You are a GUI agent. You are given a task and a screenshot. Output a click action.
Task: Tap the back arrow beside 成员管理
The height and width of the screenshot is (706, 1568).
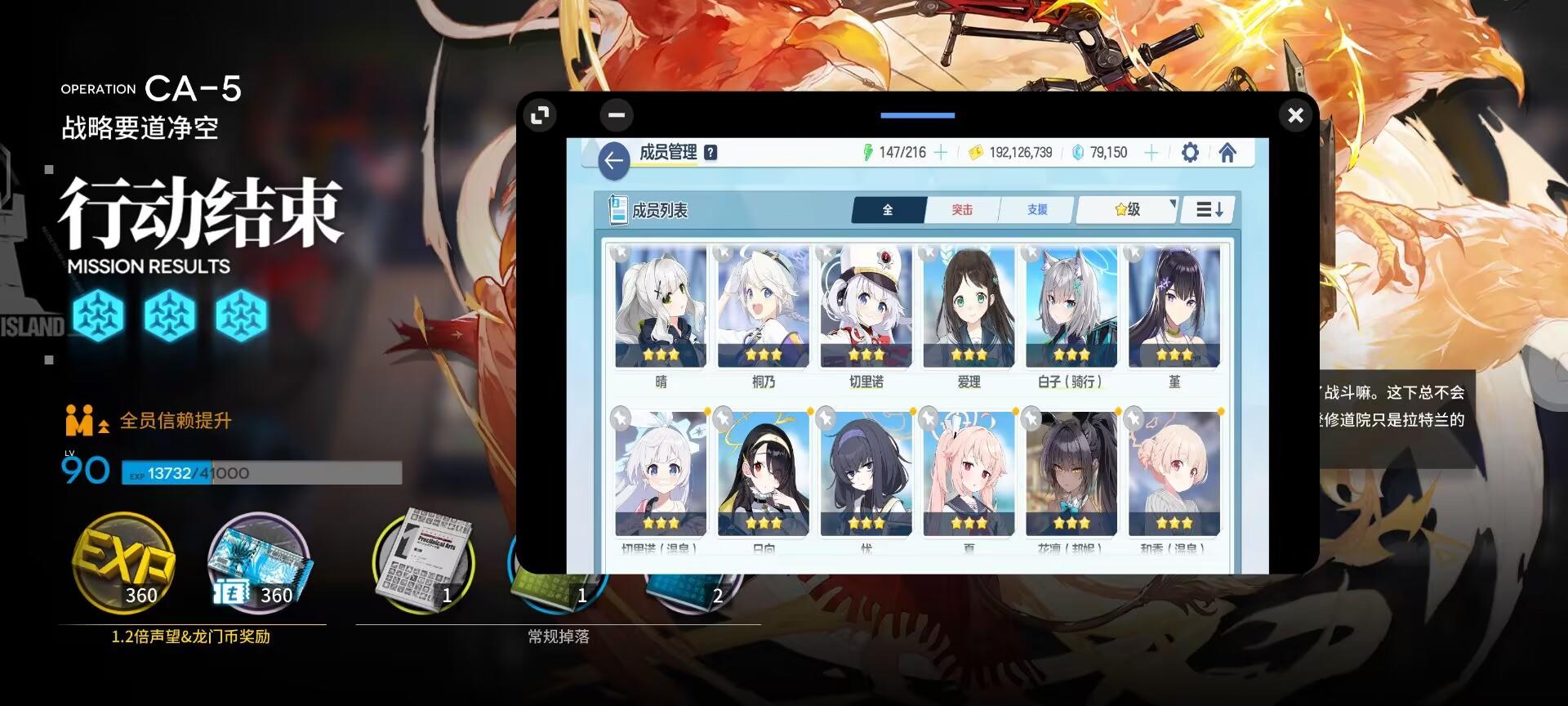[614, 160]
